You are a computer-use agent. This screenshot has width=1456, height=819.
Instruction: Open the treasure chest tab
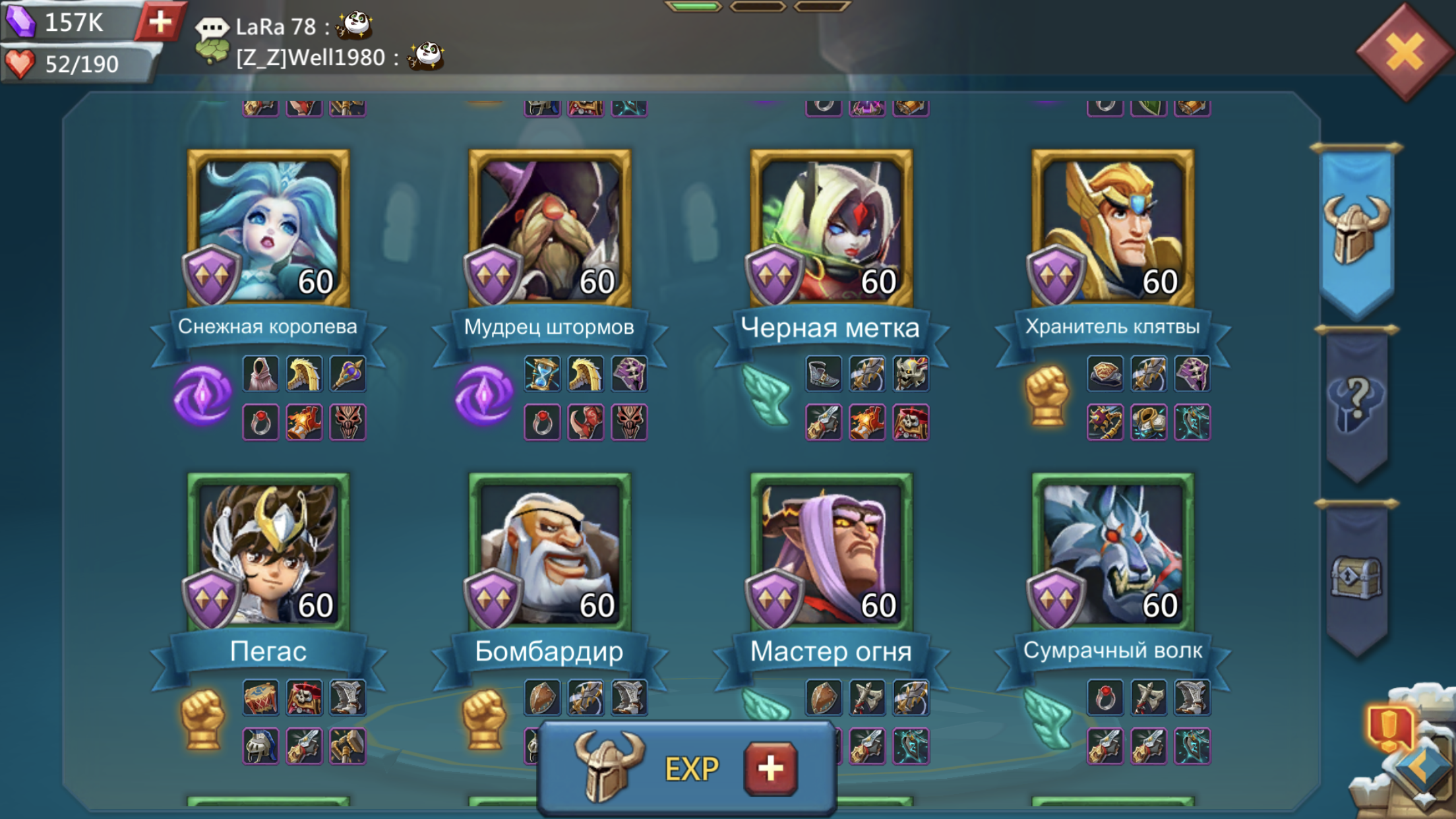tap(1356, 577)
